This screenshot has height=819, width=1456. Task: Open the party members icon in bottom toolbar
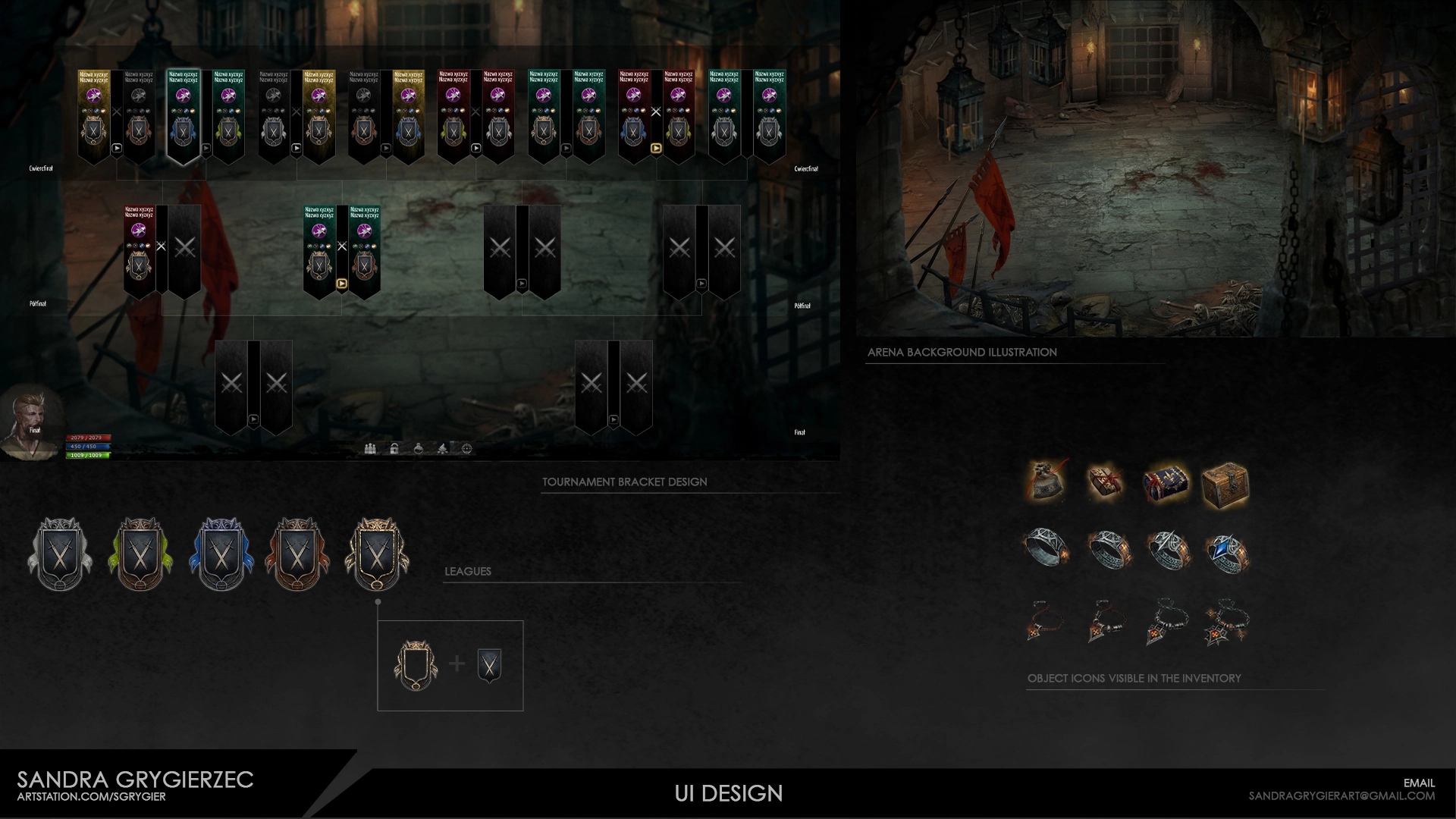tap(370, 449)
